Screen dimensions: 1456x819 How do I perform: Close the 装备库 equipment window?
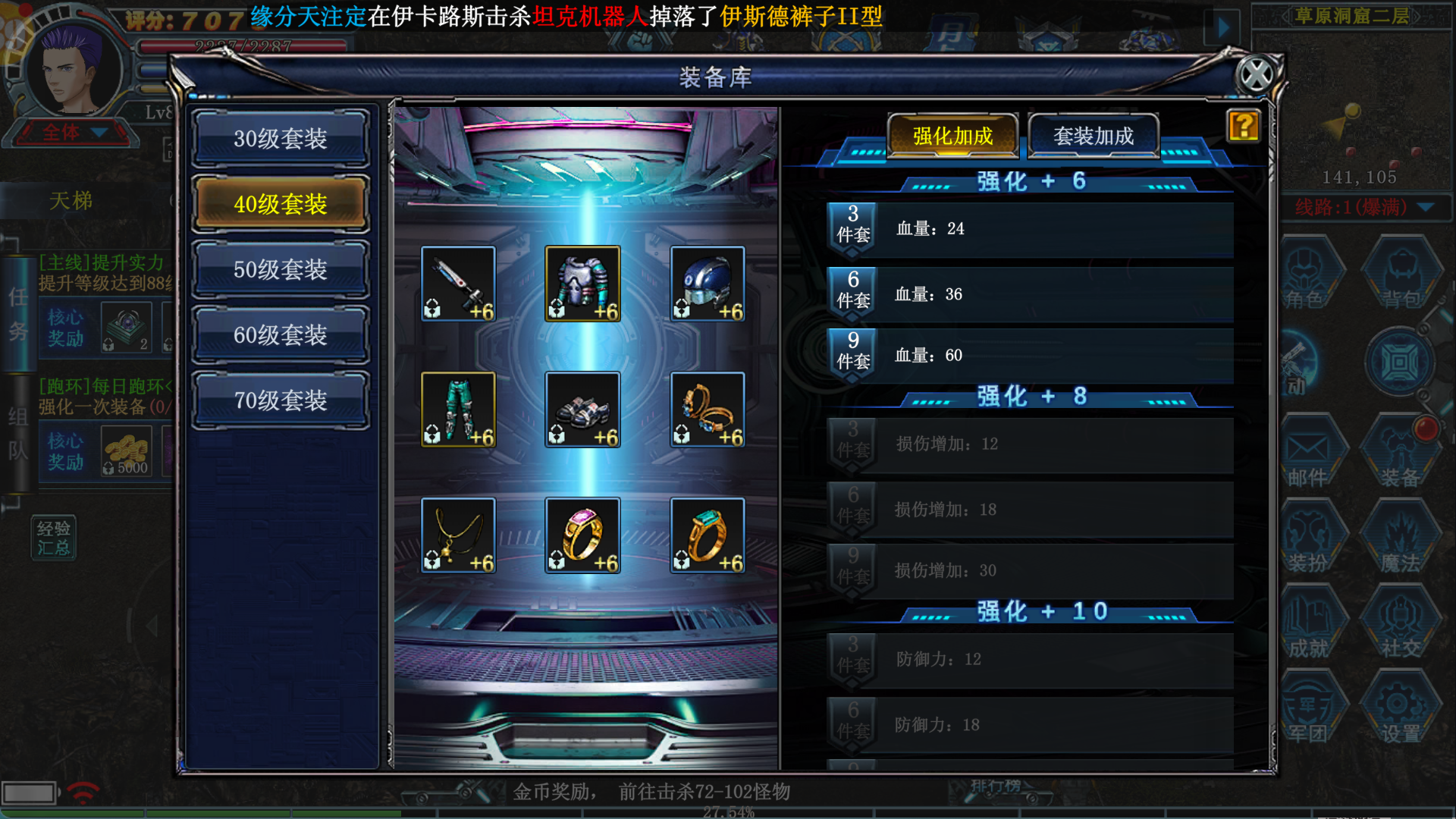pyautogui.click(x=1256, y=75)
